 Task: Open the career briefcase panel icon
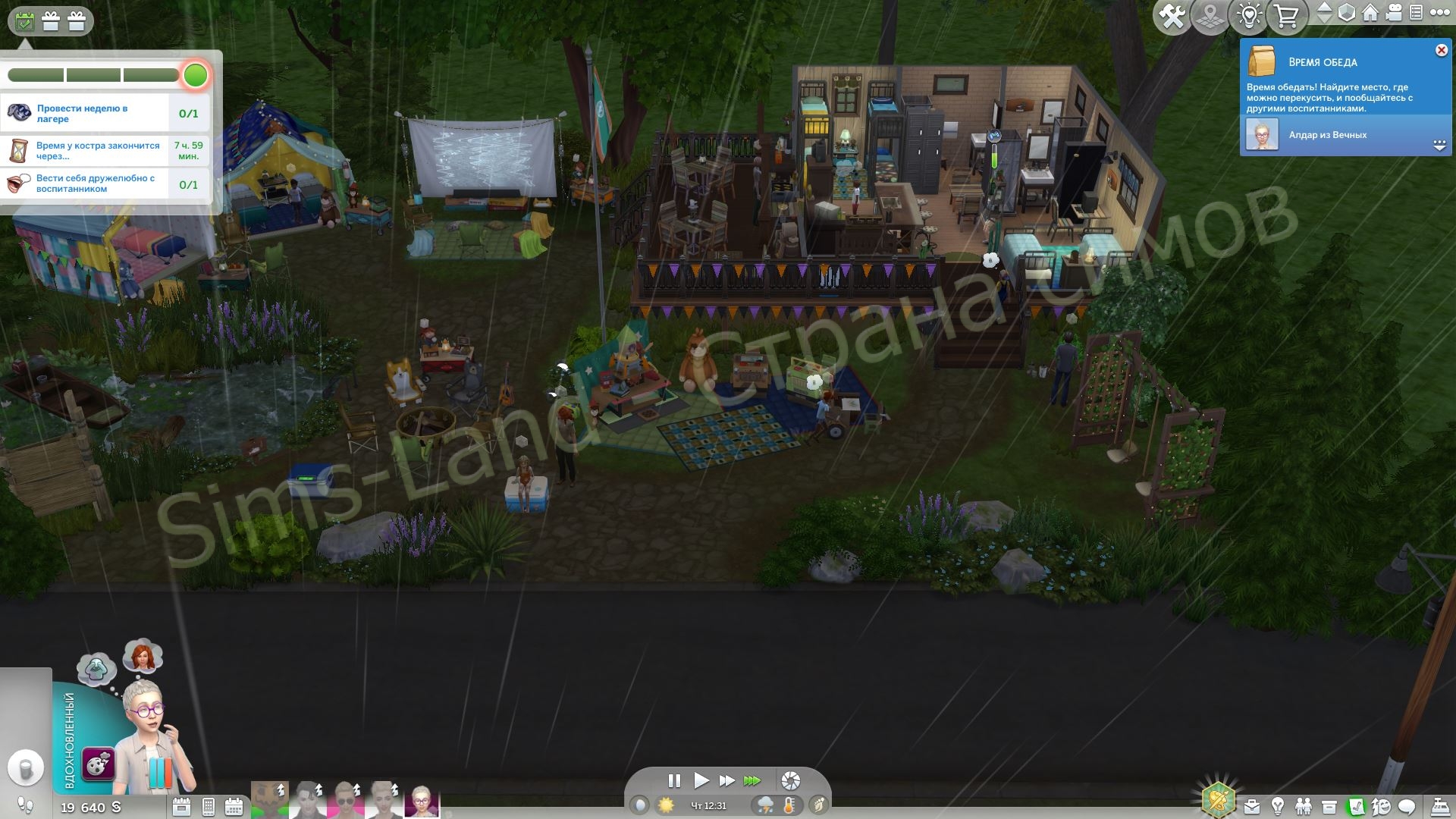click(1253, 806)
